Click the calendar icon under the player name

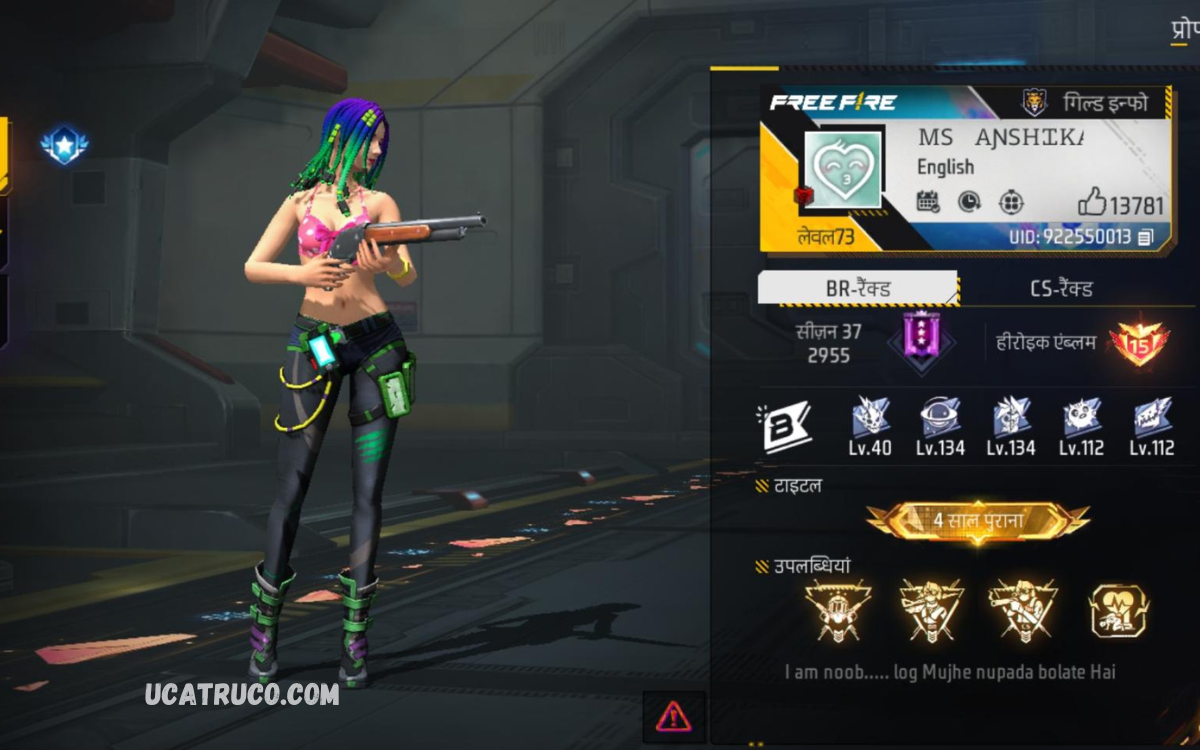point(928,202)
